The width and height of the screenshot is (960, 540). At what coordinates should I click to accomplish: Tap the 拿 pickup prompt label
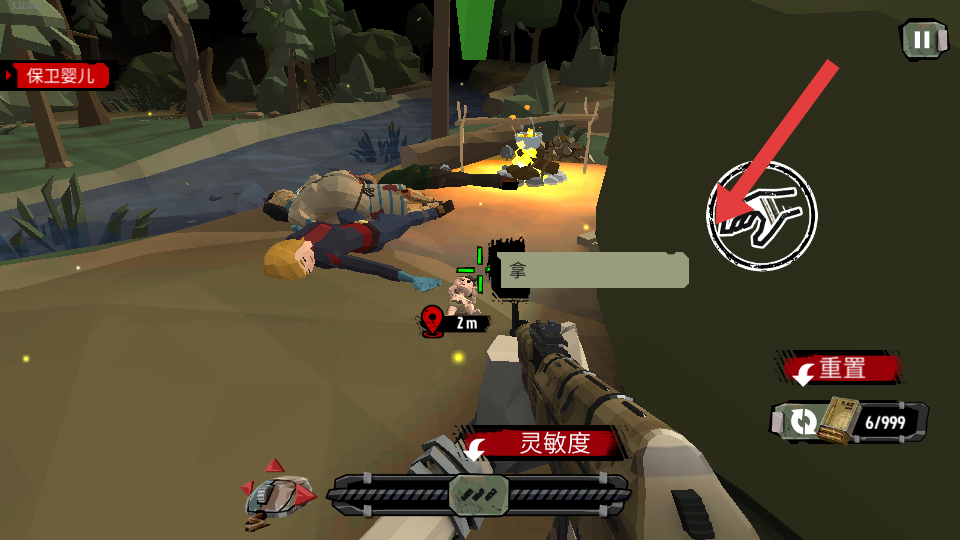coord(594,270)
